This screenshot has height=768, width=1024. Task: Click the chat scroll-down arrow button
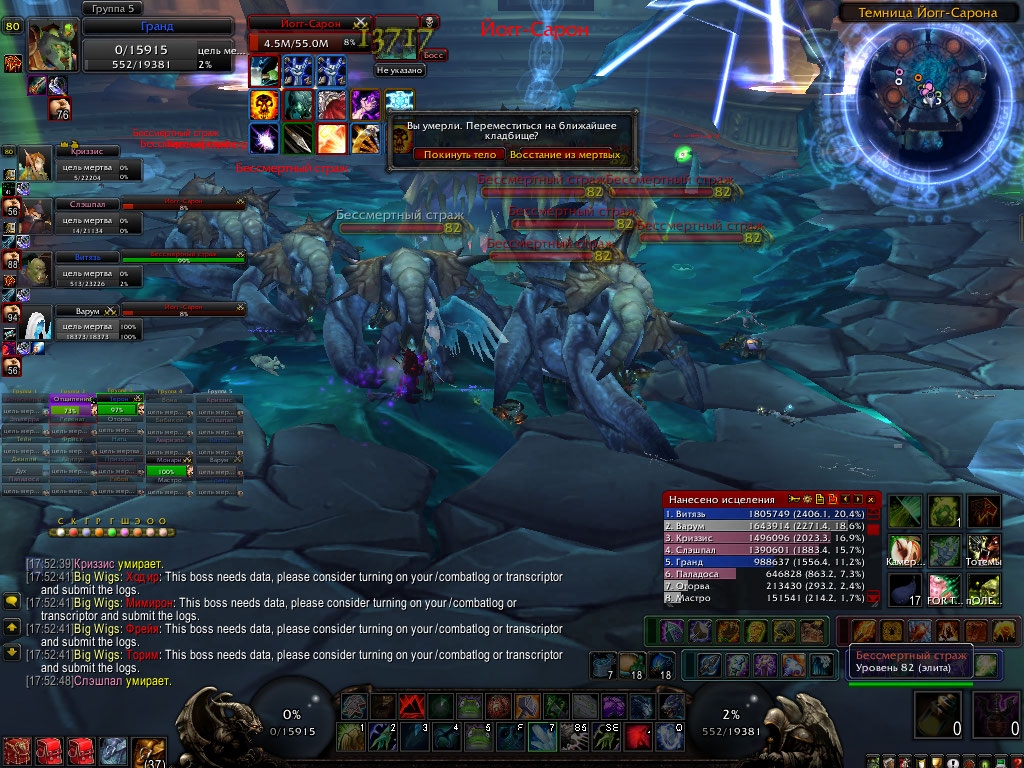(12, 652)
